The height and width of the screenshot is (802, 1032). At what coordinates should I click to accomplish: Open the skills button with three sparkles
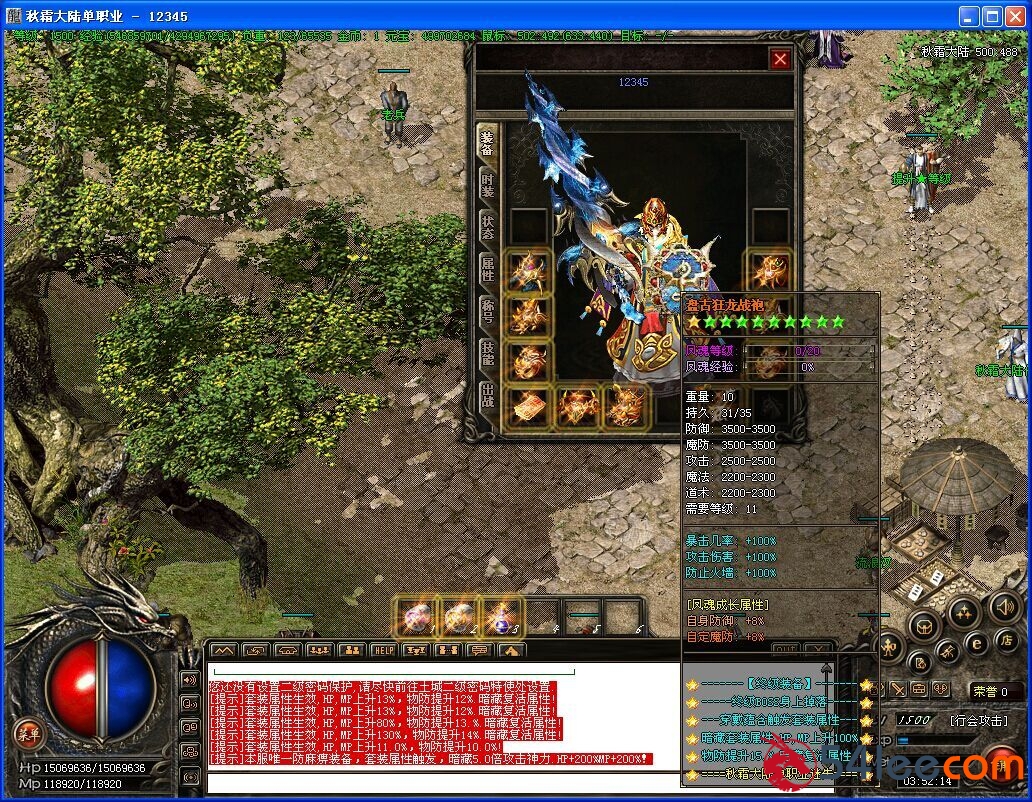coord(963,611)
